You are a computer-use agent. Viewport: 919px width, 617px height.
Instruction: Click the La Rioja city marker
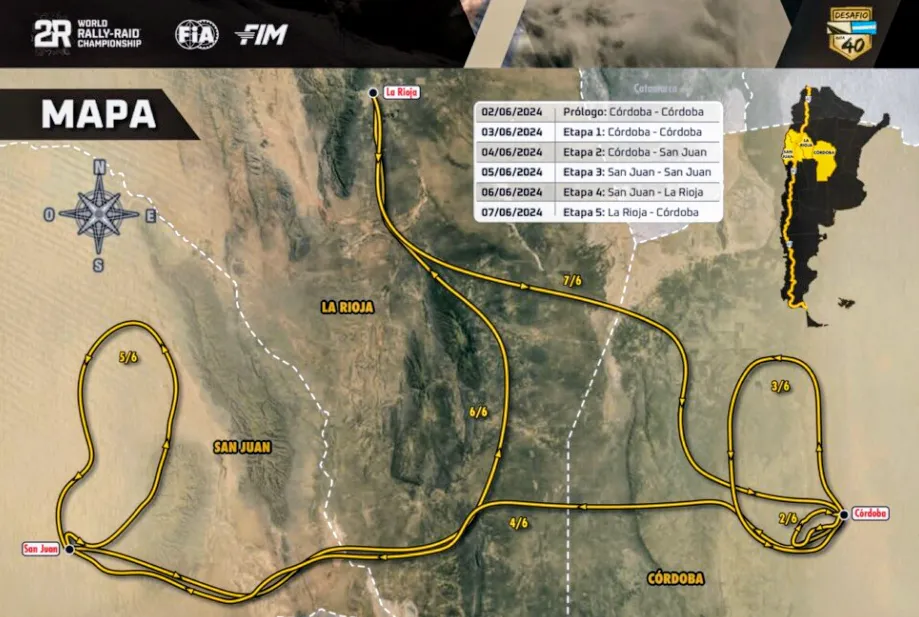pos(373,92)
